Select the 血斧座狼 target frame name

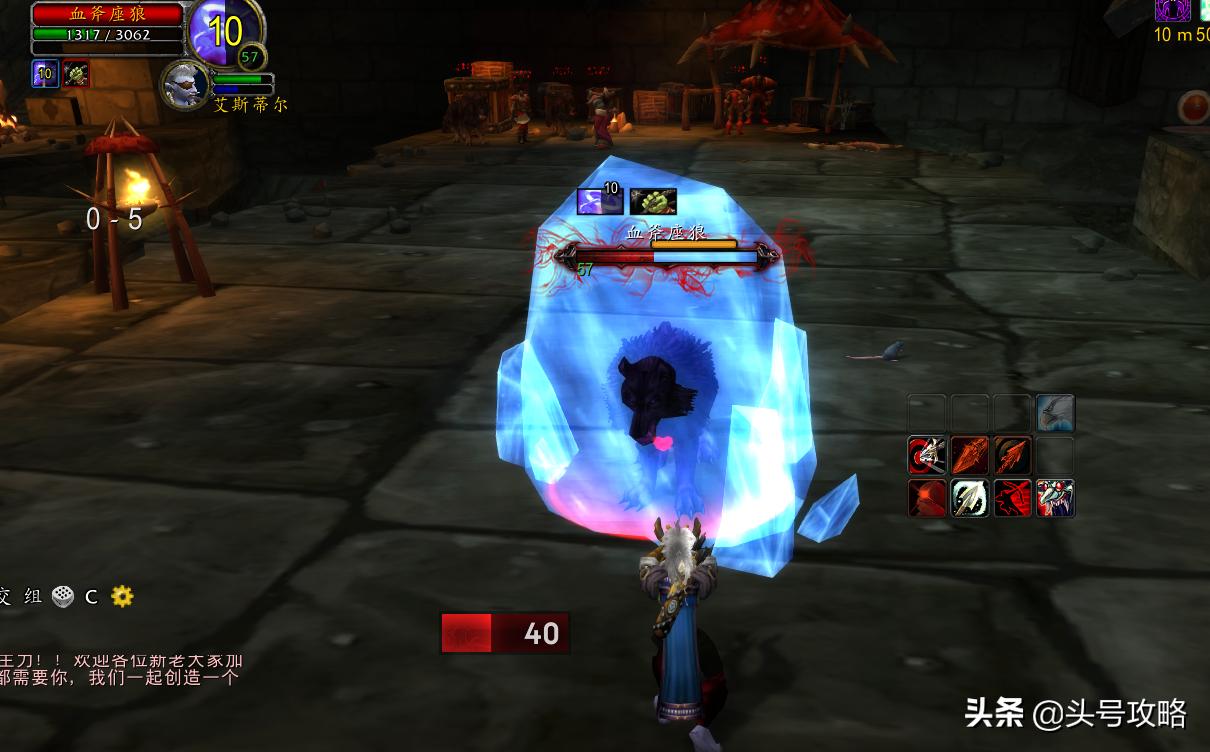(107, 14)
